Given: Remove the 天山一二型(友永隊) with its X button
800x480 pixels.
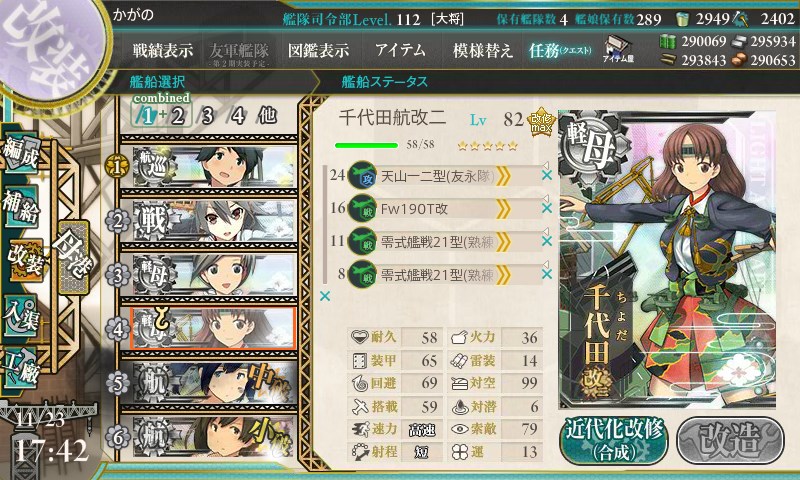Looking at the screenshot, I should coord(546,176).
